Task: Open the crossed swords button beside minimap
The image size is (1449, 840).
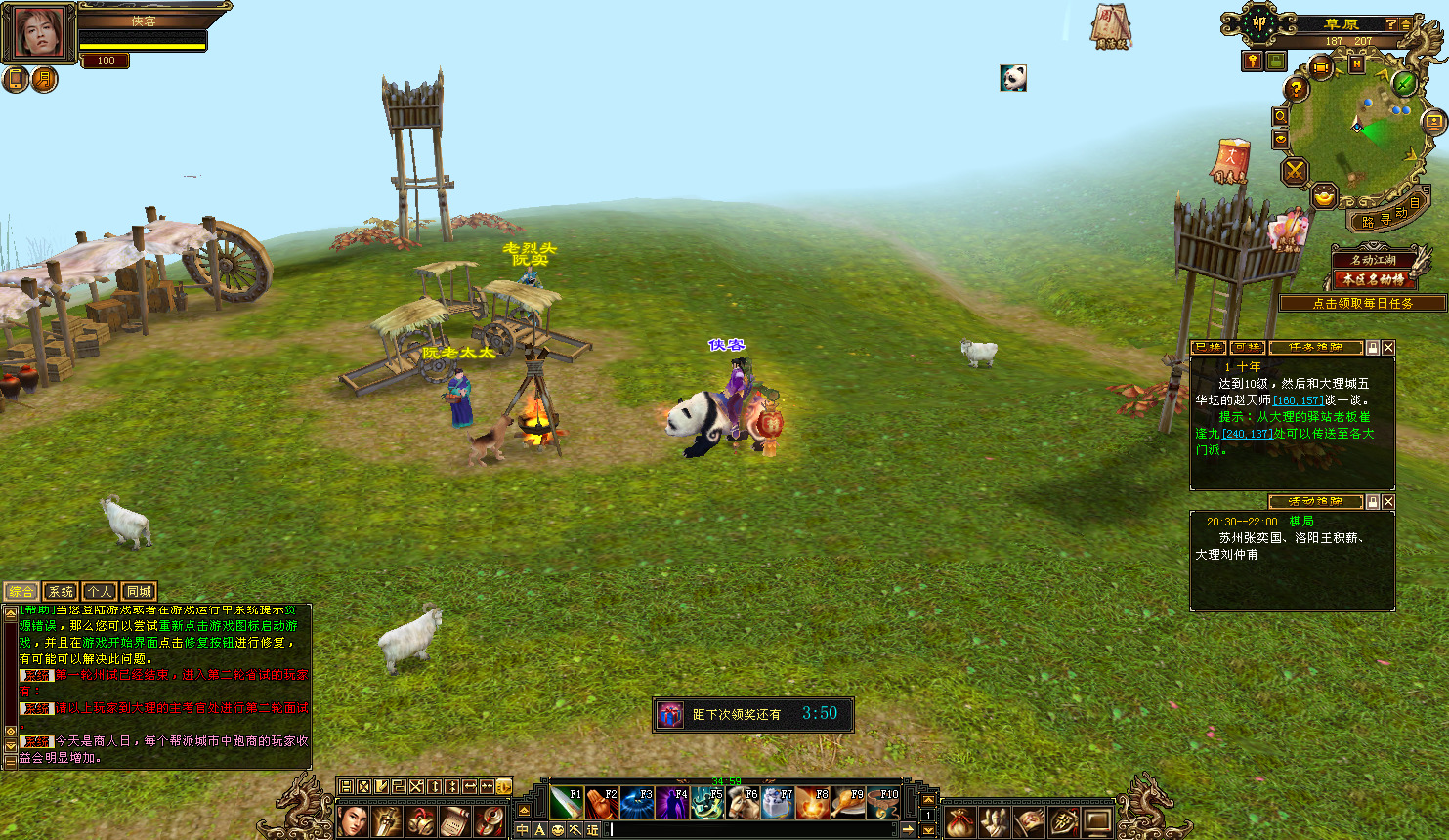Action: [1295, 172]
